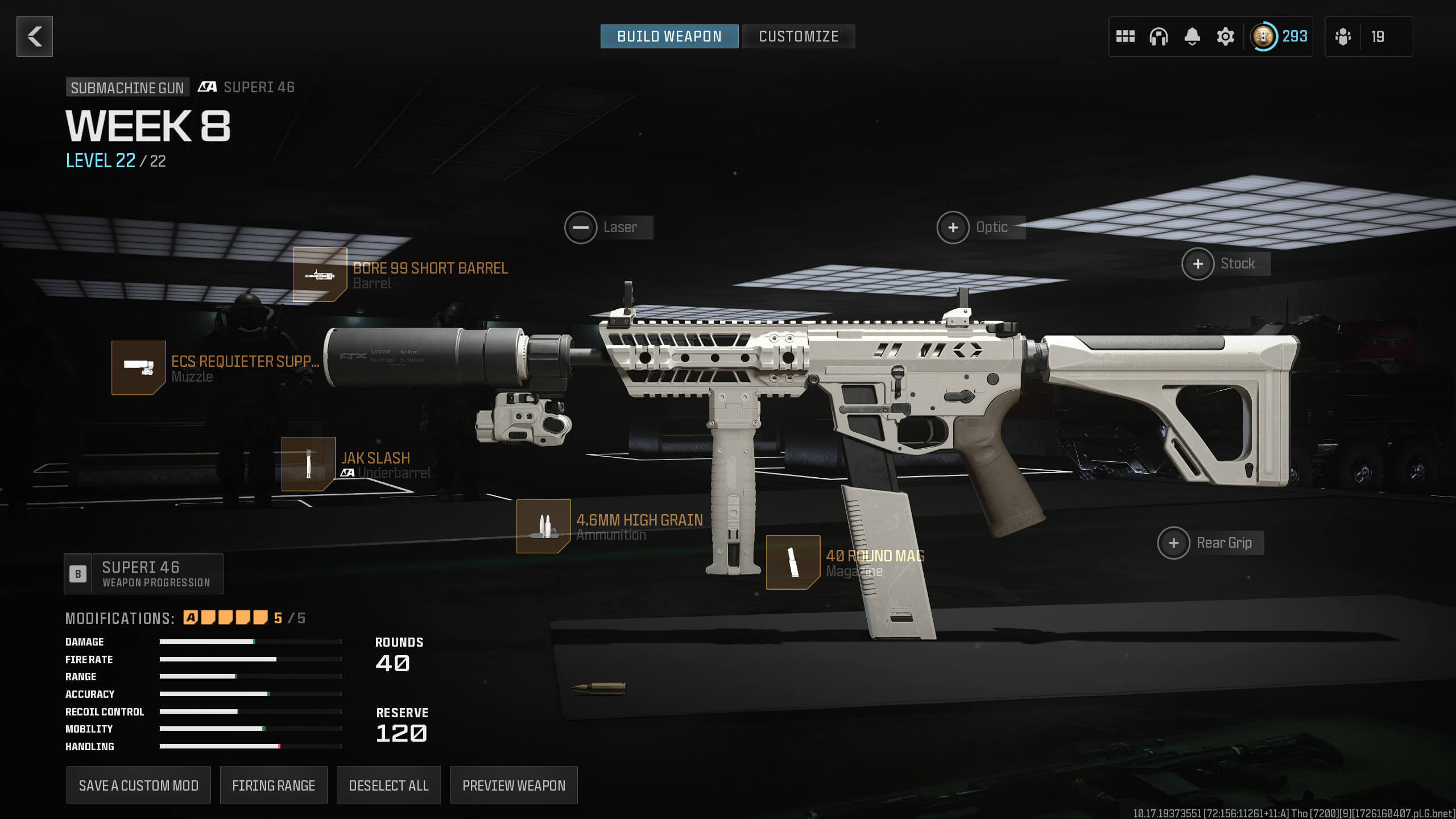Open settings with the gear icon
Viewport: 1456px width, 819px height.
pyautogui.click(x=1225, y=36)
